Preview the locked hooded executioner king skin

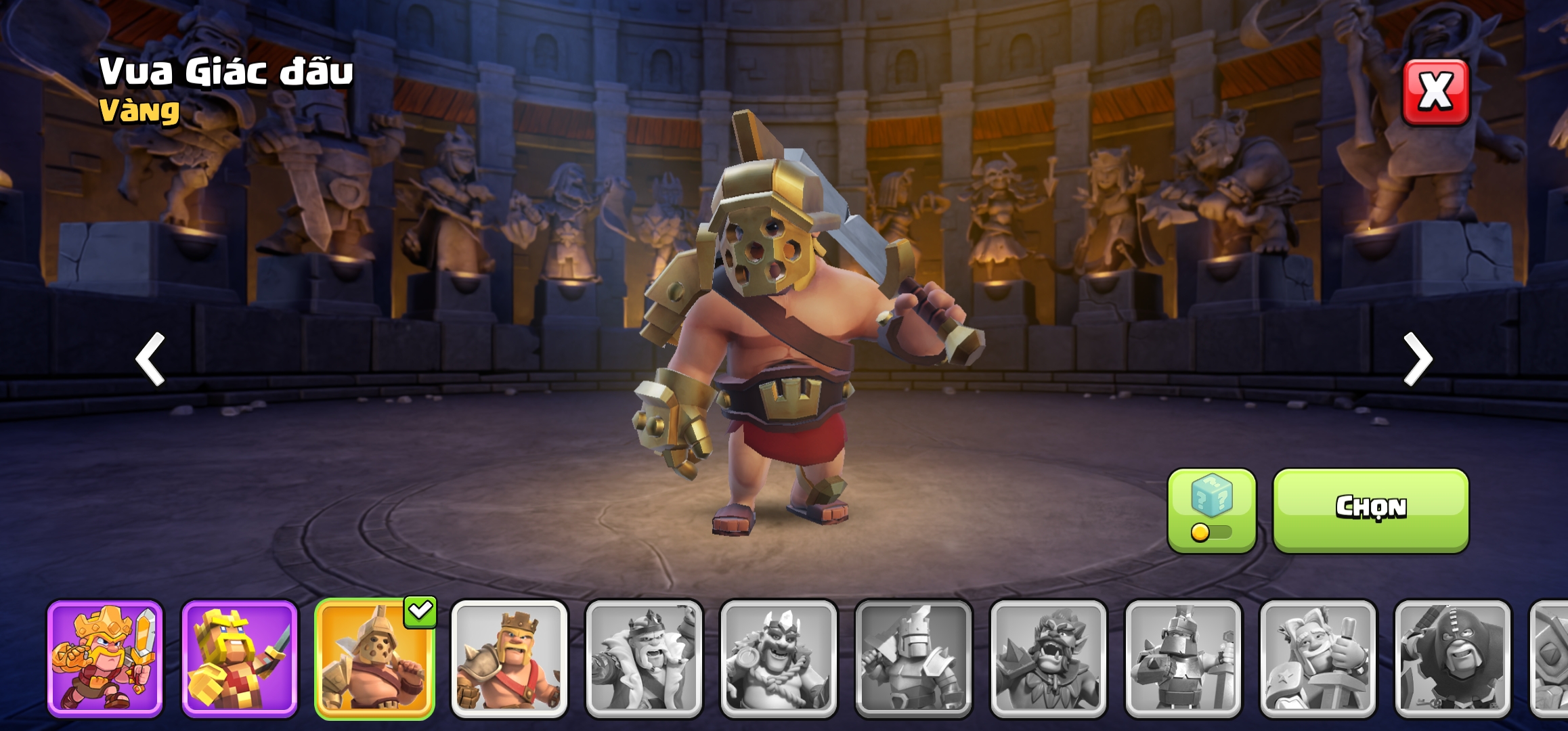[x=1452, y=658]
